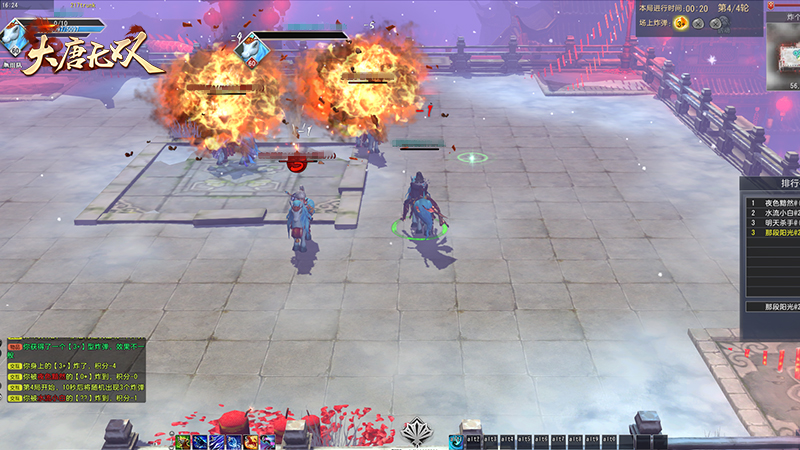Use the blue skill left of alt2
The width and height of the screenshot is (800, 450).
[456, 441]
